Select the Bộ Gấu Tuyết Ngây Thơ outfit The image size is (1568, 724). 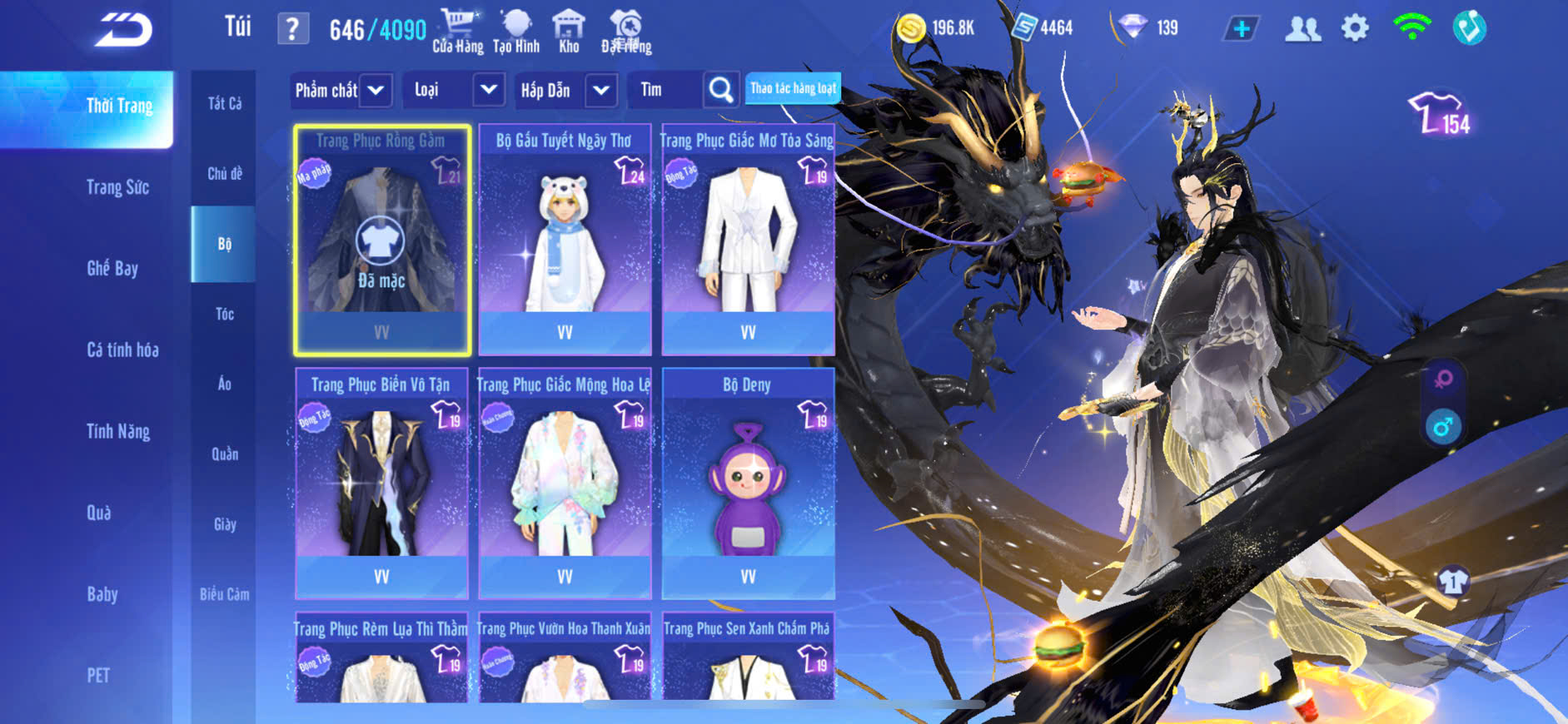click(565, 241)
